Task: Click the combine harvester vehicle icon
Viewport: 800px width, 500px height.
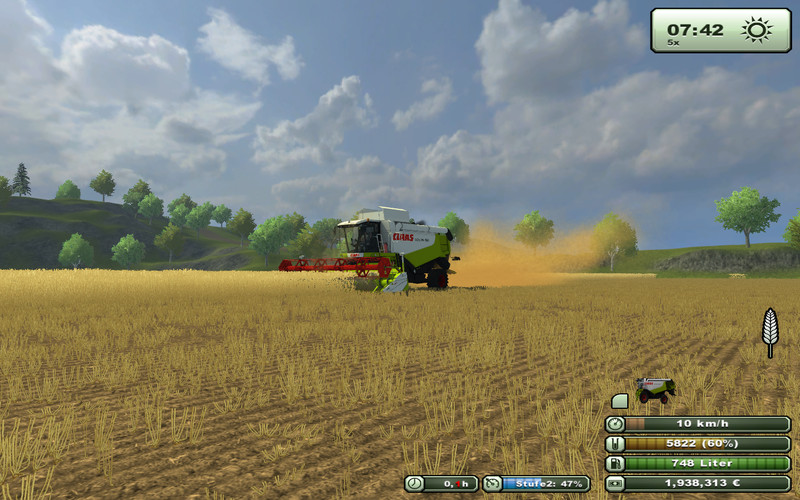Action: [x=655, y=389]
